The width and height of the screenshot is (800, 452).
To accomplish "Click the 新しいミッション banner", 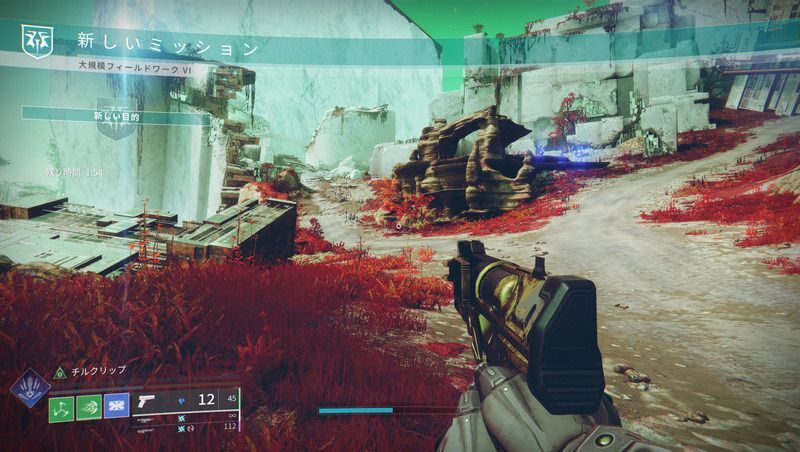I will tap(168, 46).
